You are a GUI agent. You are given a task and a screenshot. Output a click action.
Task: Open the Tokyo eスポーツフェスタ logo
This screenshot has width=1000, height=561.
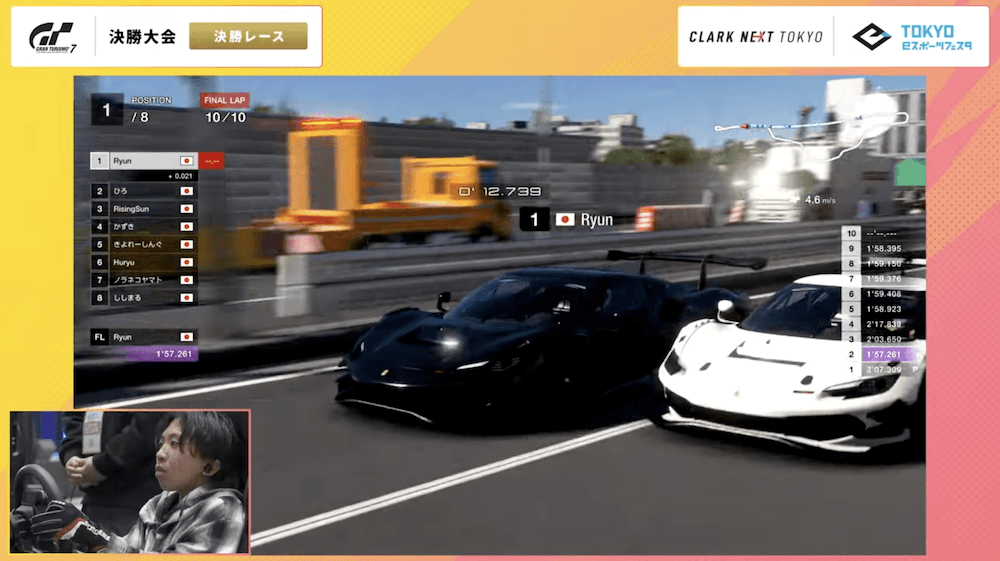tap(905, 37)
